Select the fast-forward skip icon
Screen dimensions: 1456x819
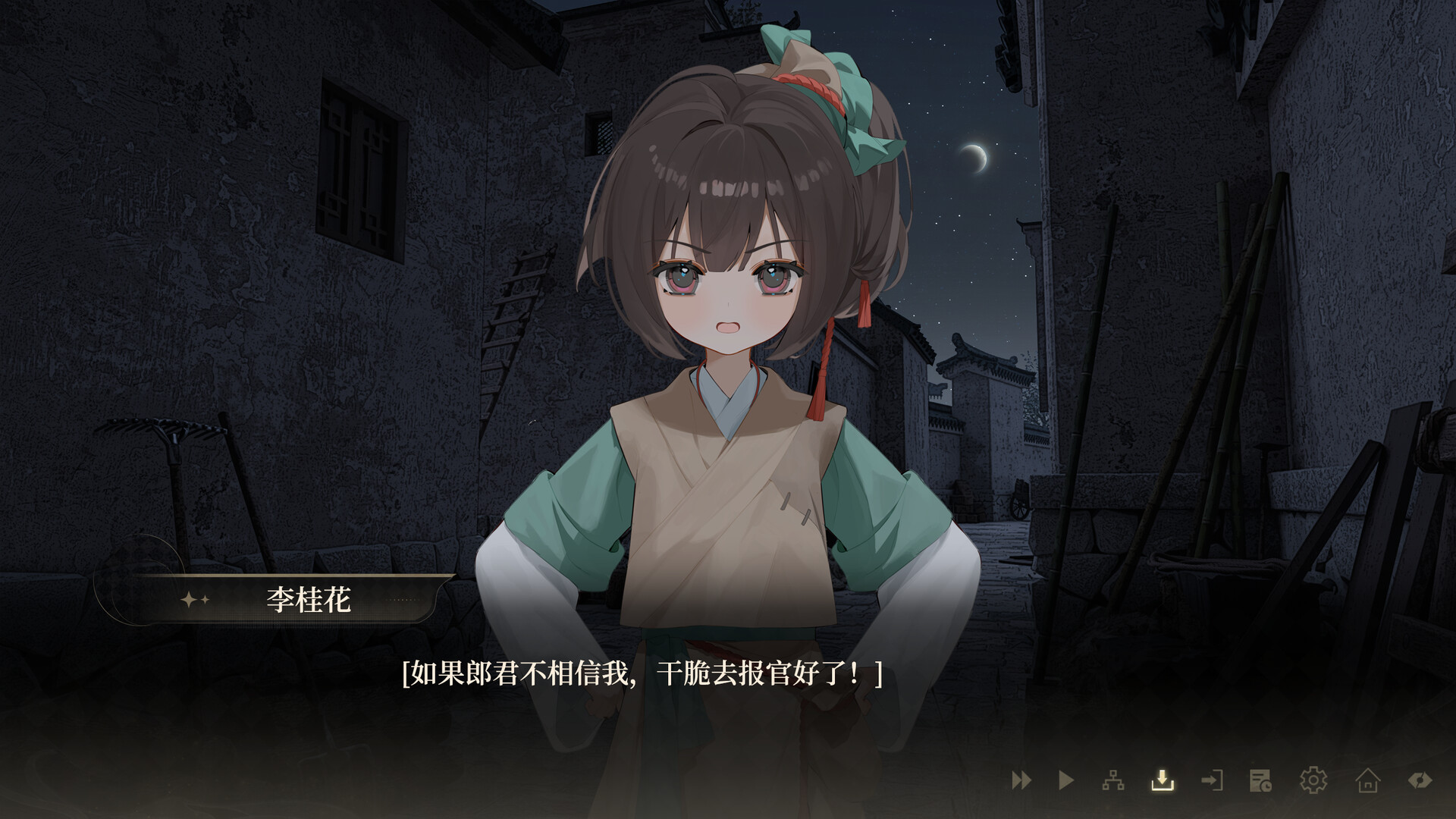click(1020, 781)
